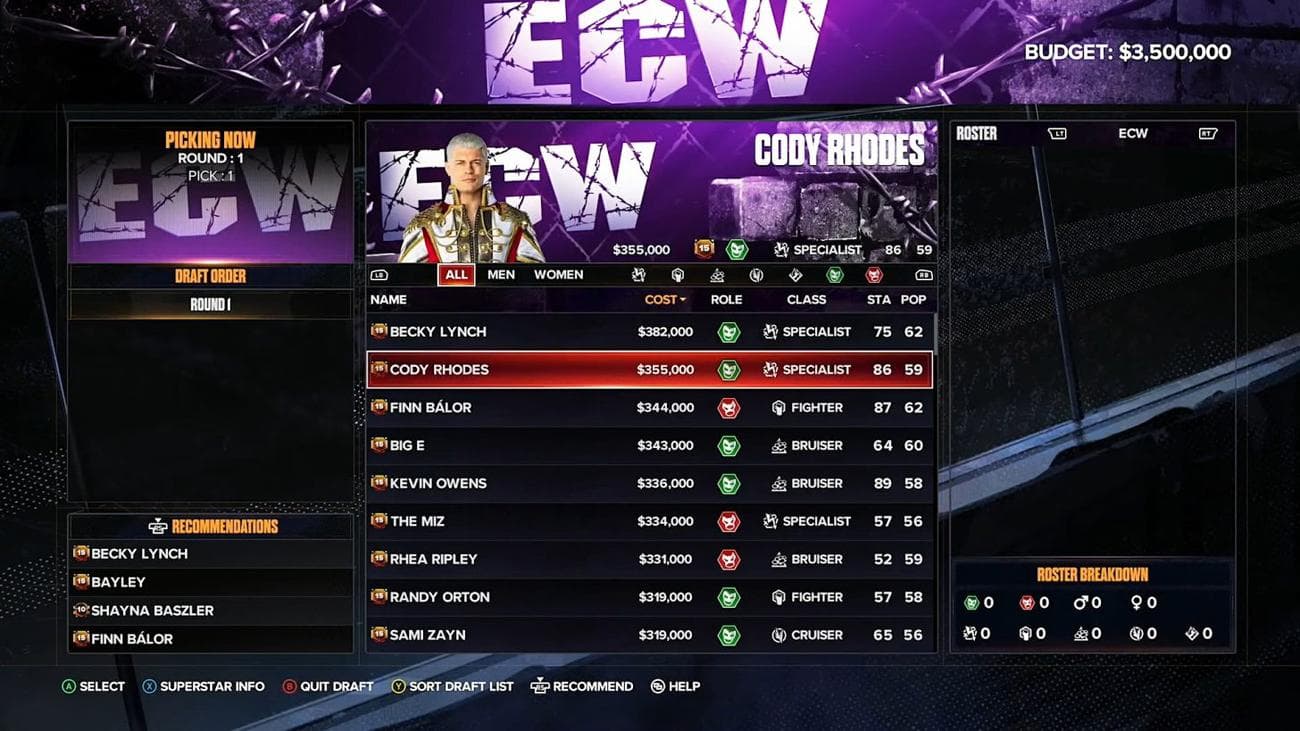Sort the list by POP column
The image size is (1300, 731).
[913, 300]
